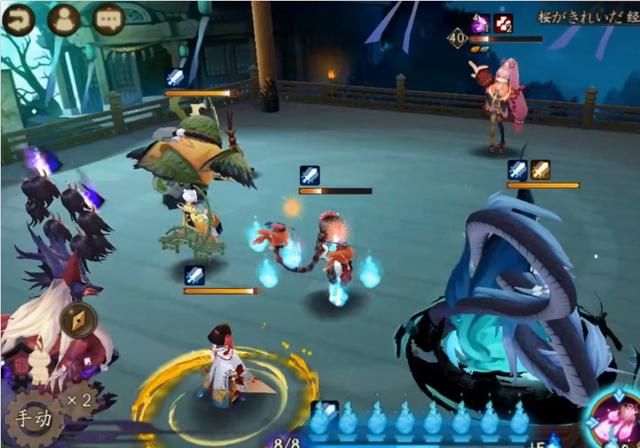Open the player profile icon

point(63,18)
